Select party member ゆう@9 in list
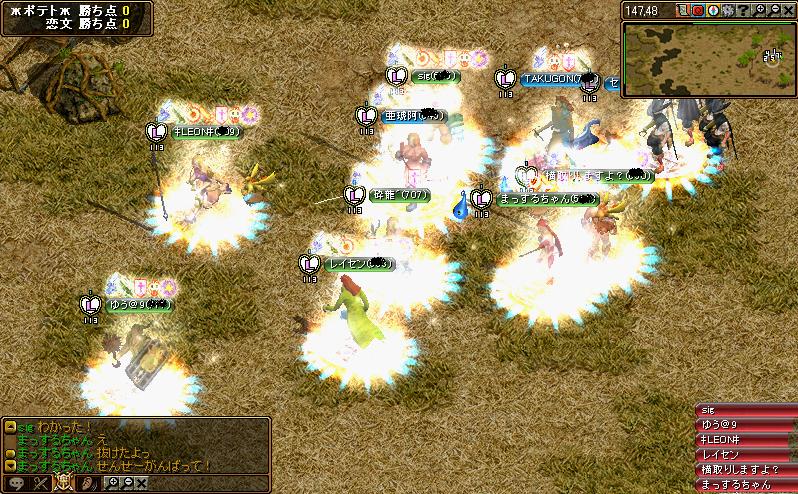The image size is (798, 494). point(745,424)
